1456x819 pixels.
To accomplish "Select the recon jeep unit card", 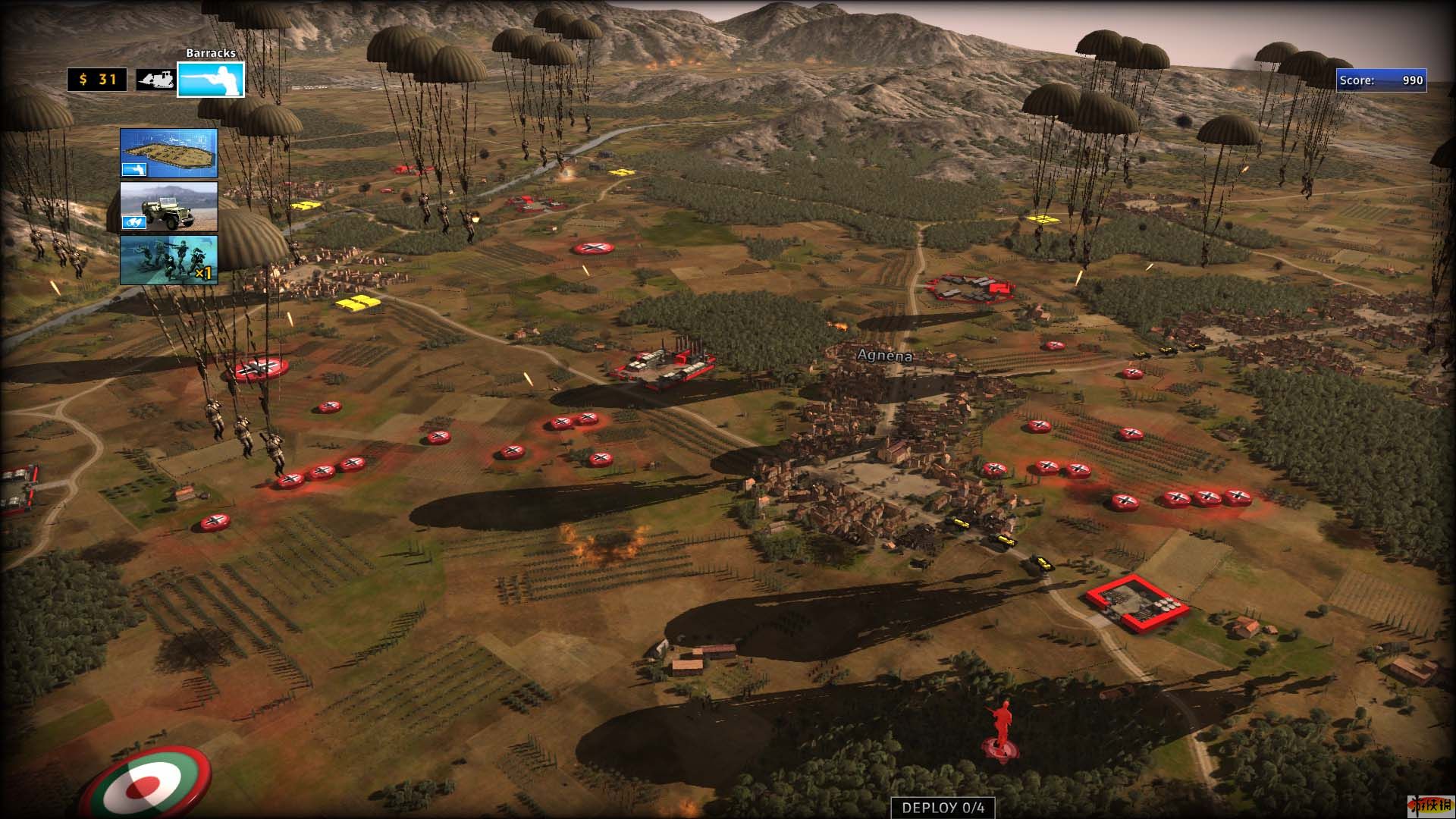I will (168, 206).
